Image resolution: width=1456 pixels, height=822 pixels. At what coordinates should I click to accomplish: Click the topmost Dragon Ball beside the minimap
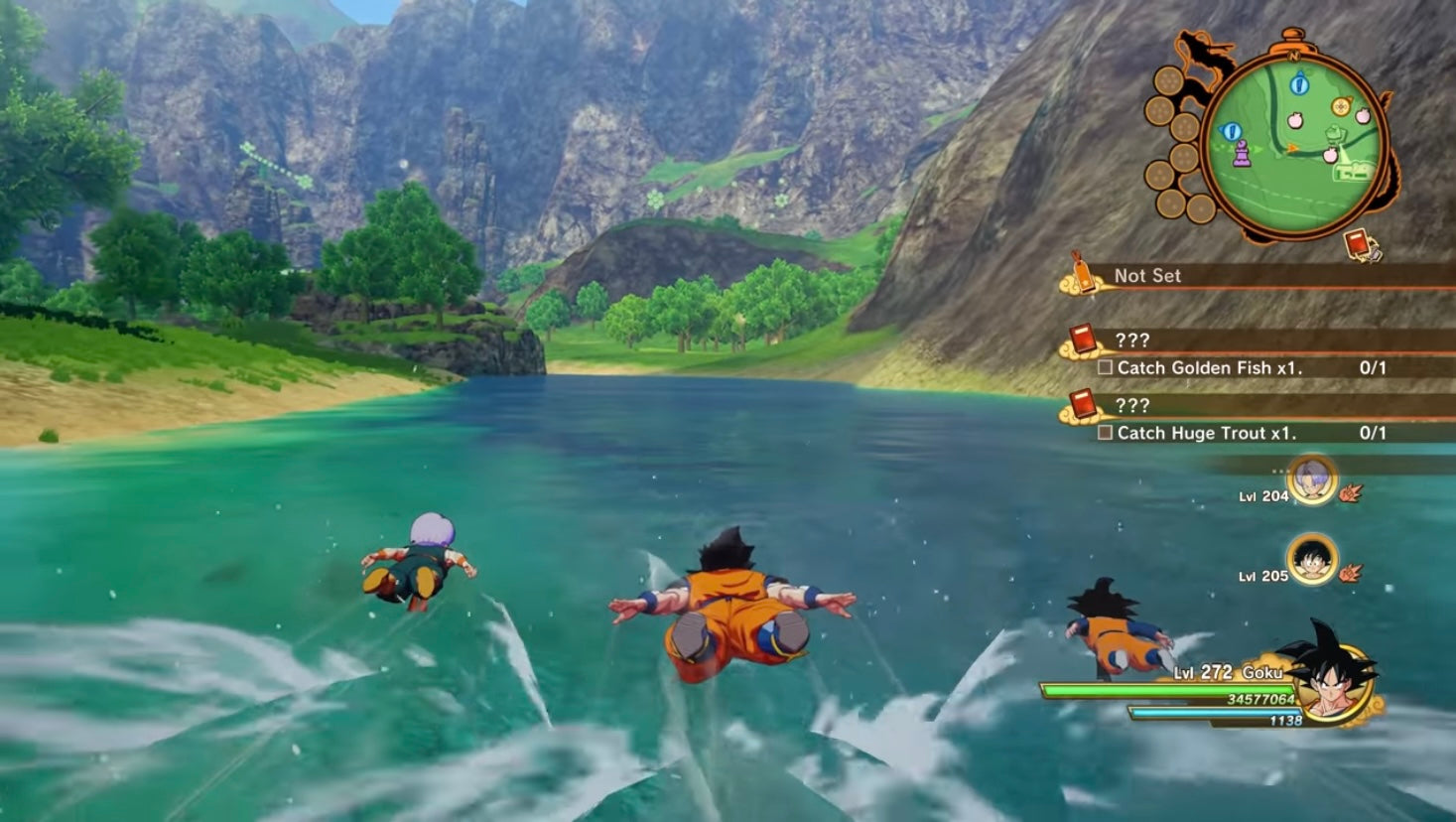click(x=1168, y=80)
